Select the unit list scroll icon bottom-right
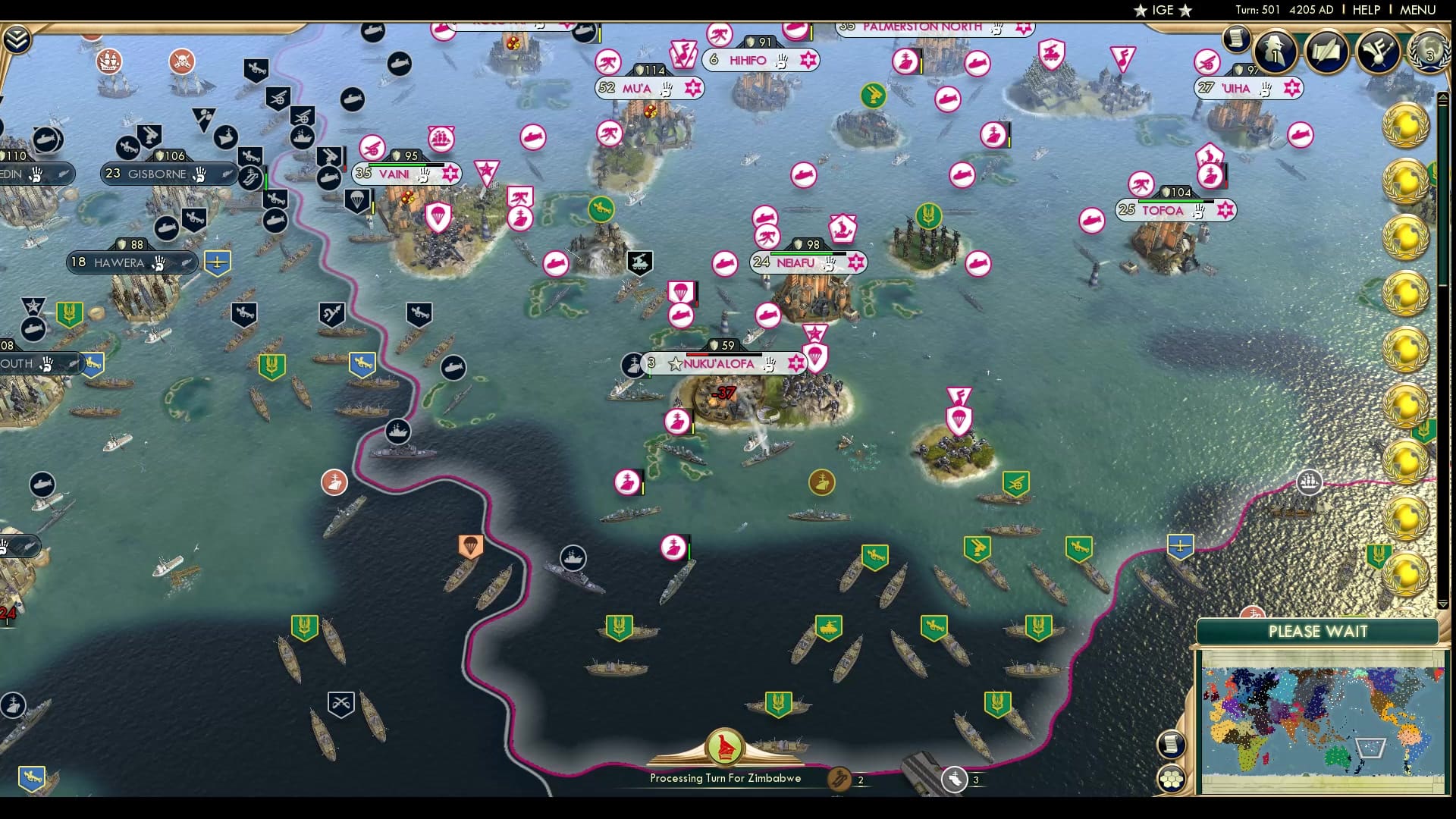 click(x=1172, y=744)
